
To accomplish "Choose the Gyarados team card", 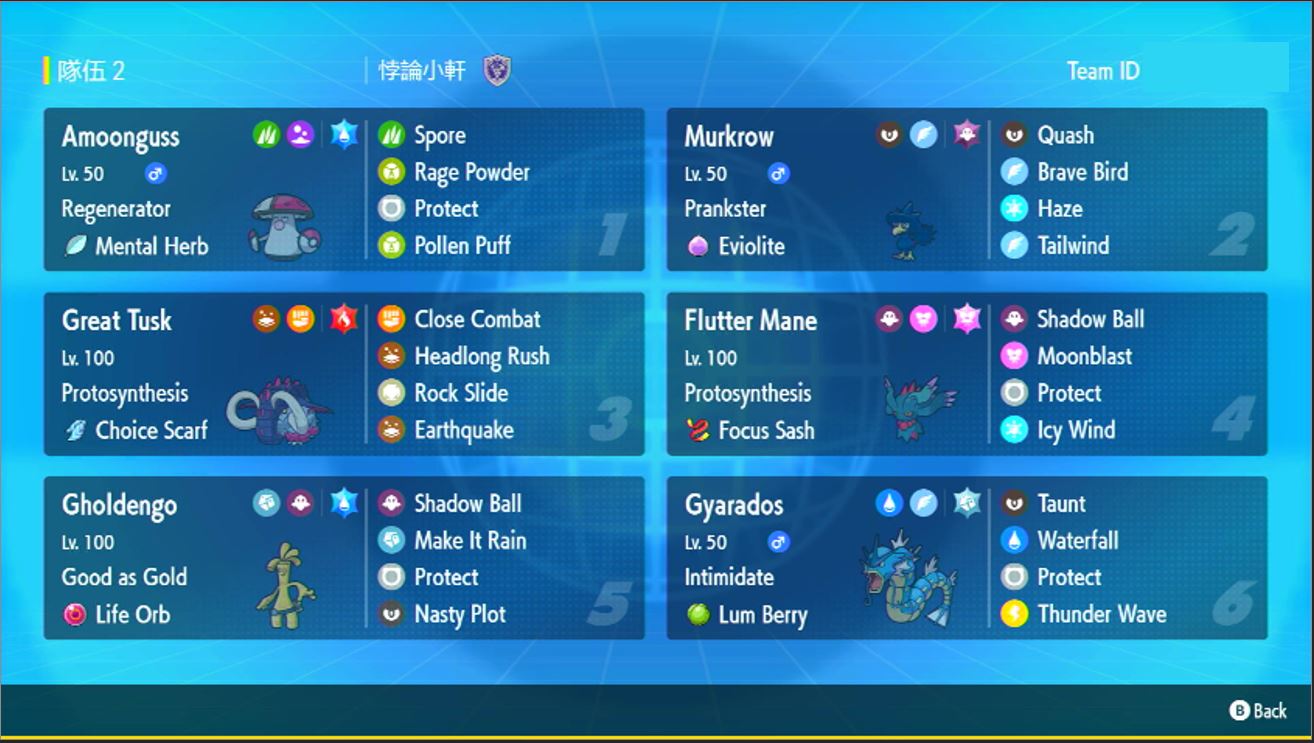I will [x=966, y=557].
